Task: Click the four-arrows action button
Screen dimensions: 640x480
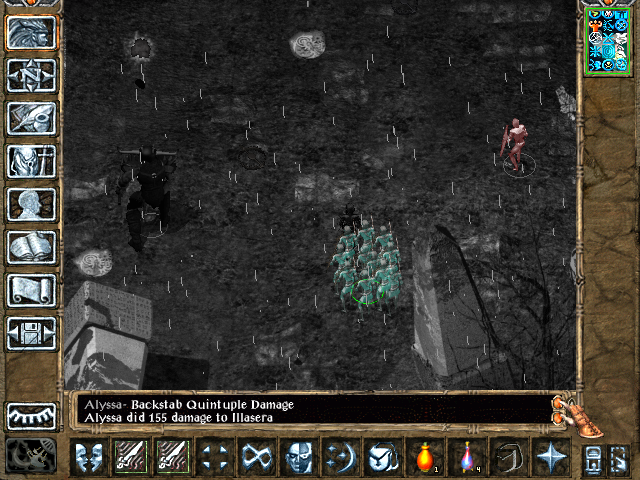Action: click(214, 458)
